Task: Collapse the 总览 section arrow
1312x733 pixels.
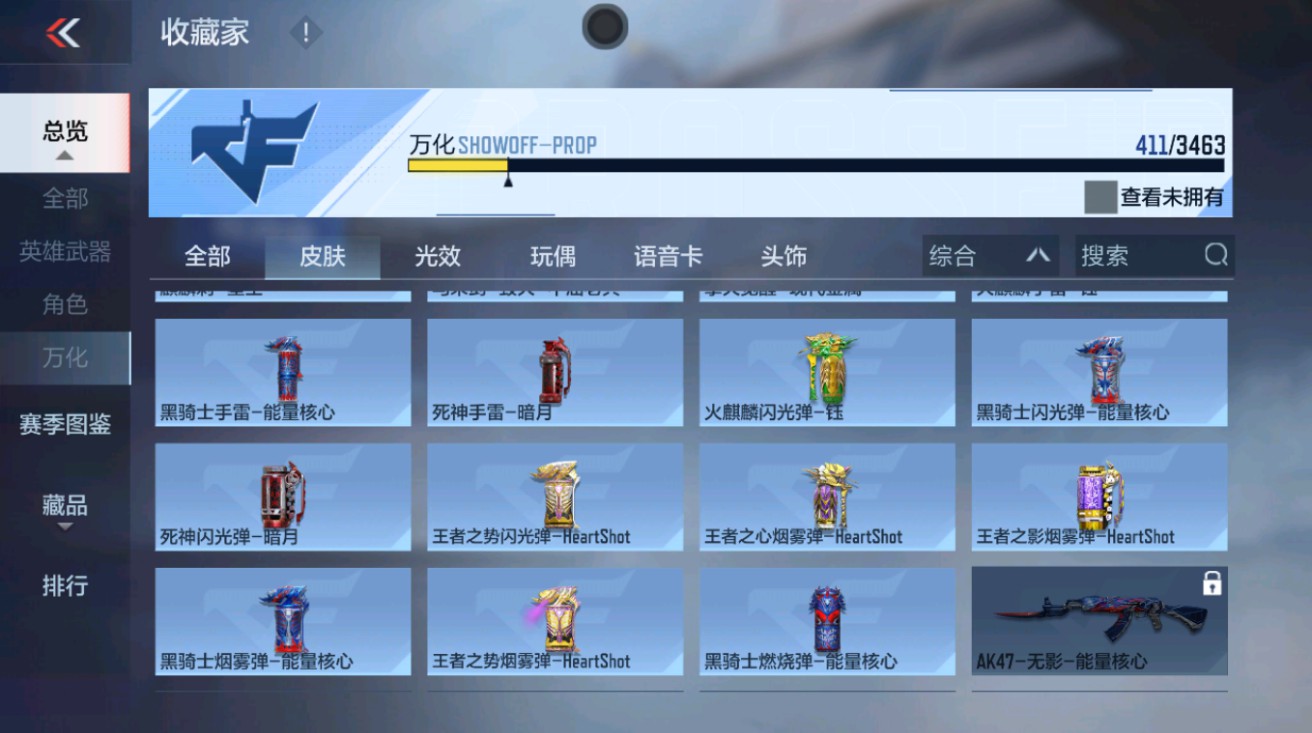Action: [66, 155]
